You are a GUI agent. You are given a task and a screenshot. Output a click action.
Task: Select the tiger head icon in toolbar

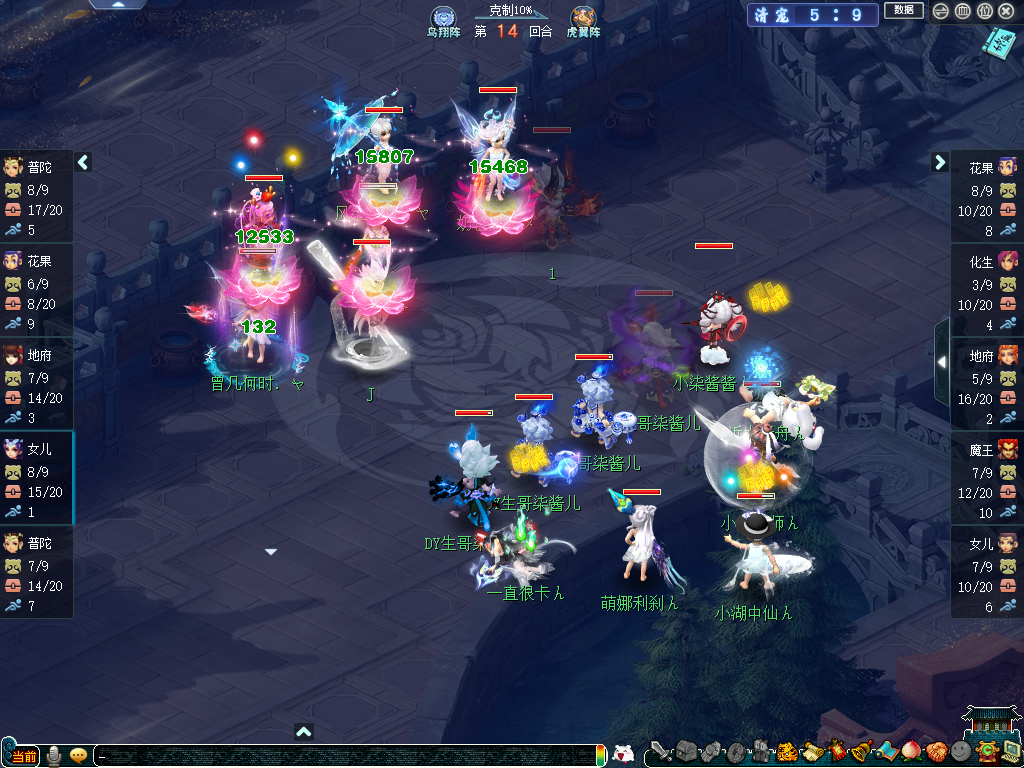point(786,751)
